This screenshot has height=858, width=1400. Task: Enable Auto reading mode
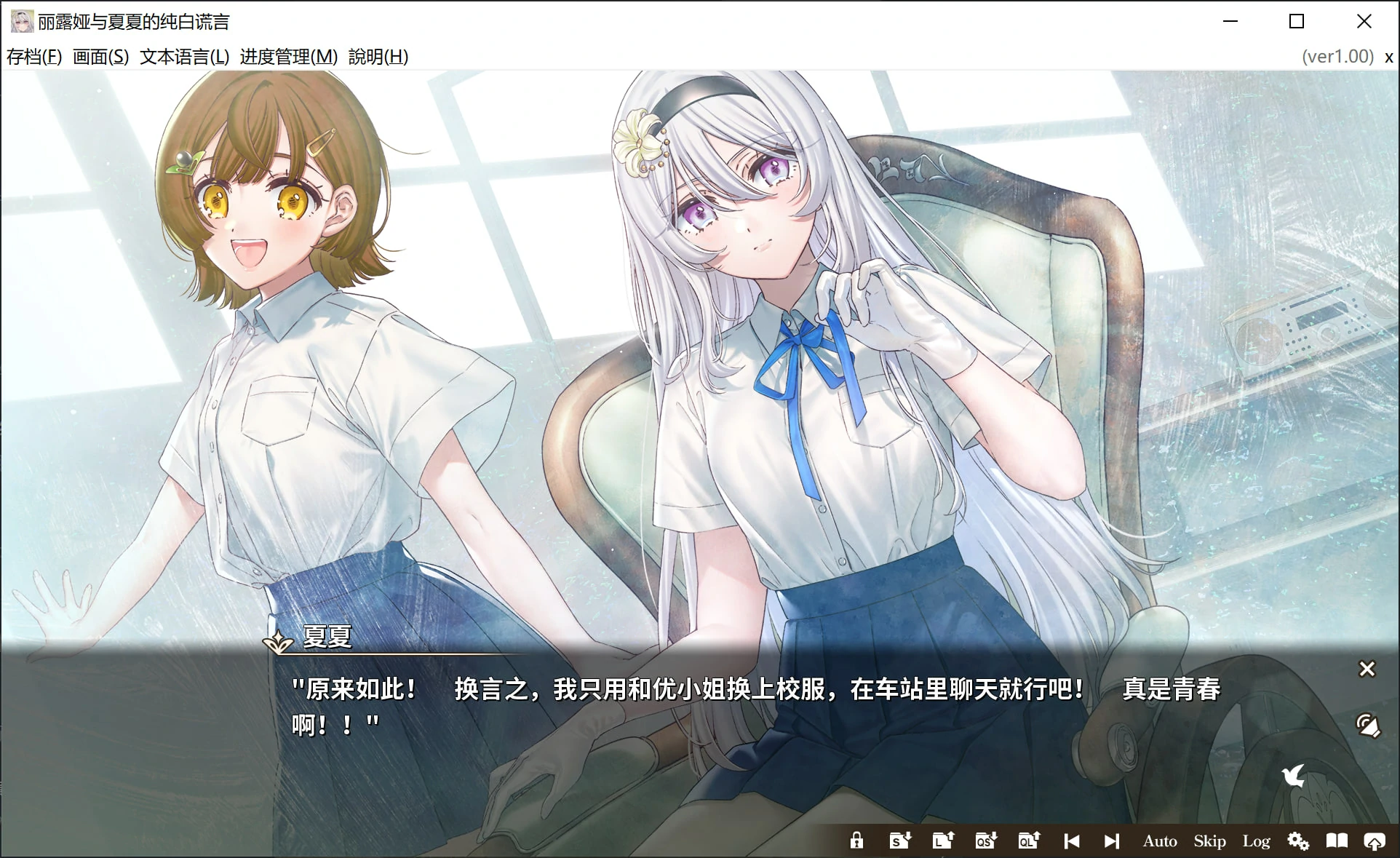1160,841
